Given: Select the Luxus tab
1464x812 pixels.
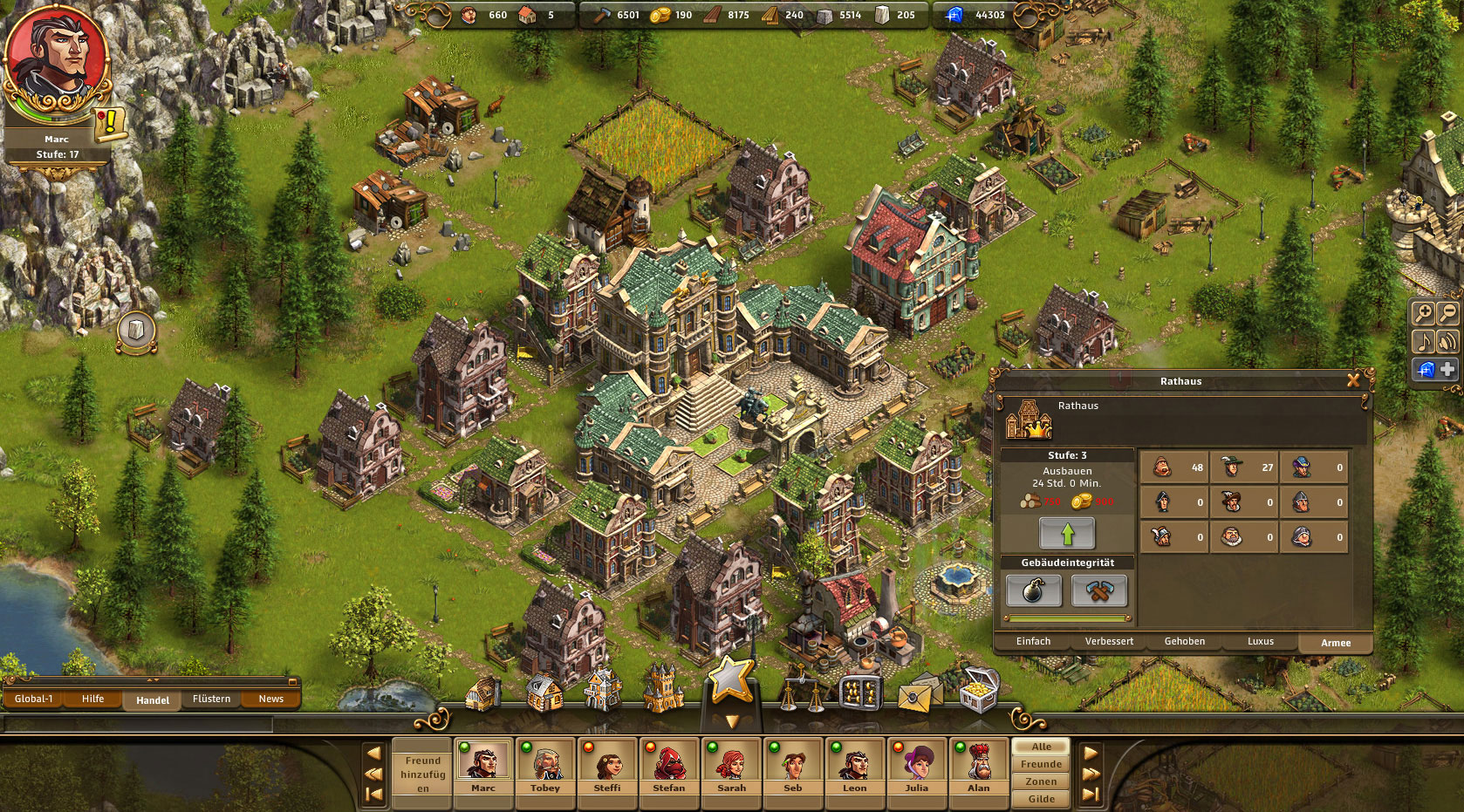Looking at the screenshot, I should pos(1260,642).
